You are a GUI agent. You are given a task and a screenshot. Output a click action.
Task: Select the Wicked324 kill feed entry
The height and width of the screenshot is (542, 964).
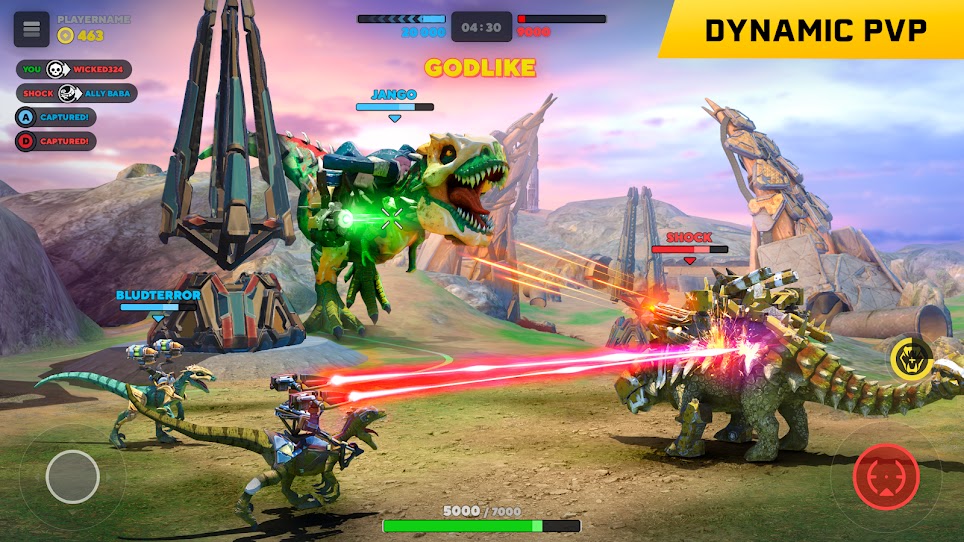point(76,69)
